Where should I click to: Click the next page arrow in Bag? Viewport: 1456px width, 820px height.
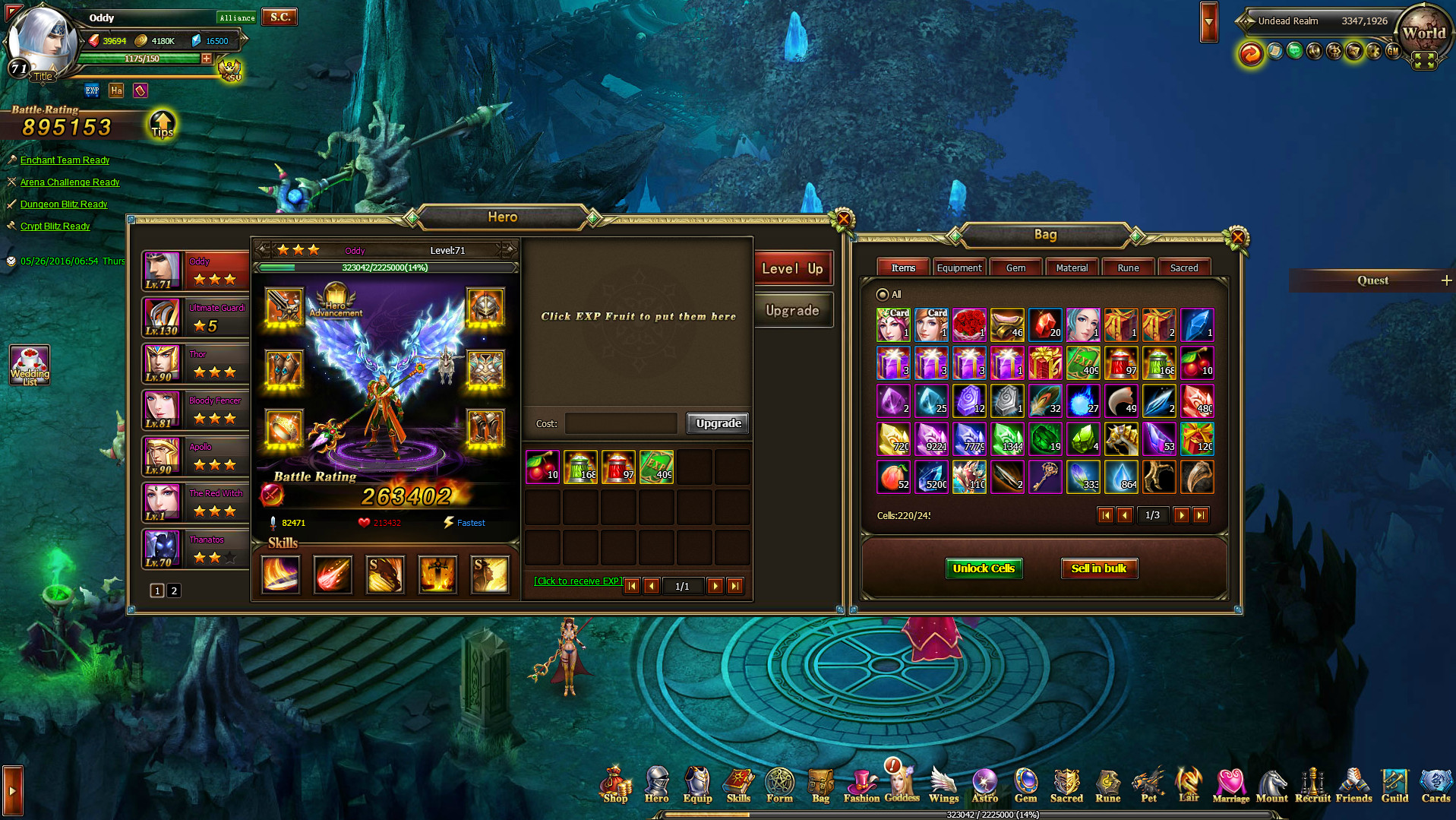pos(1181,515)
